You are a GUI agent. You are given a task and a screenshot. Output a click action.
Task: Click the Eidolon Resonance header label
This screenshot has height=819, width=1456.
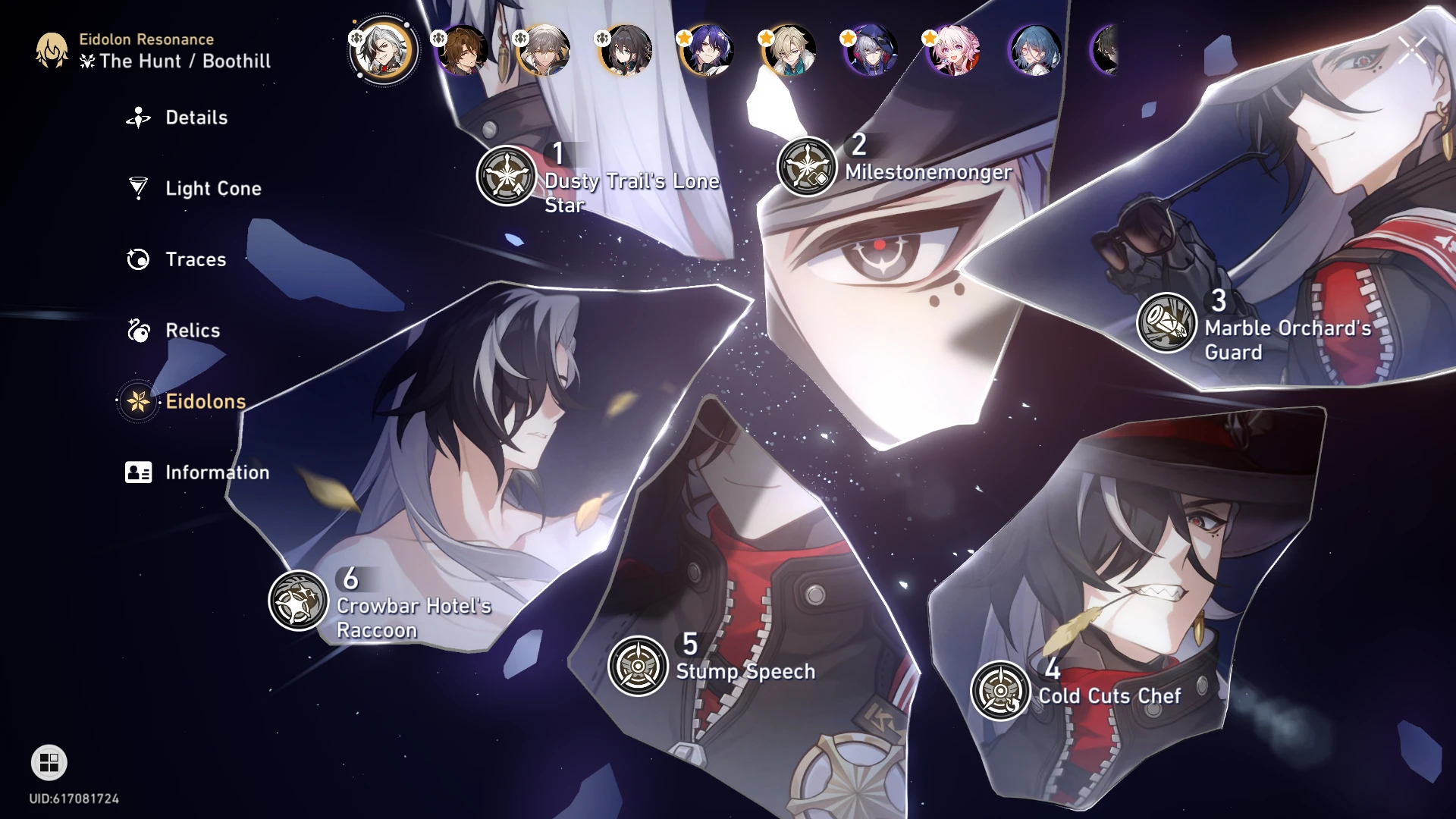(145, 39)
